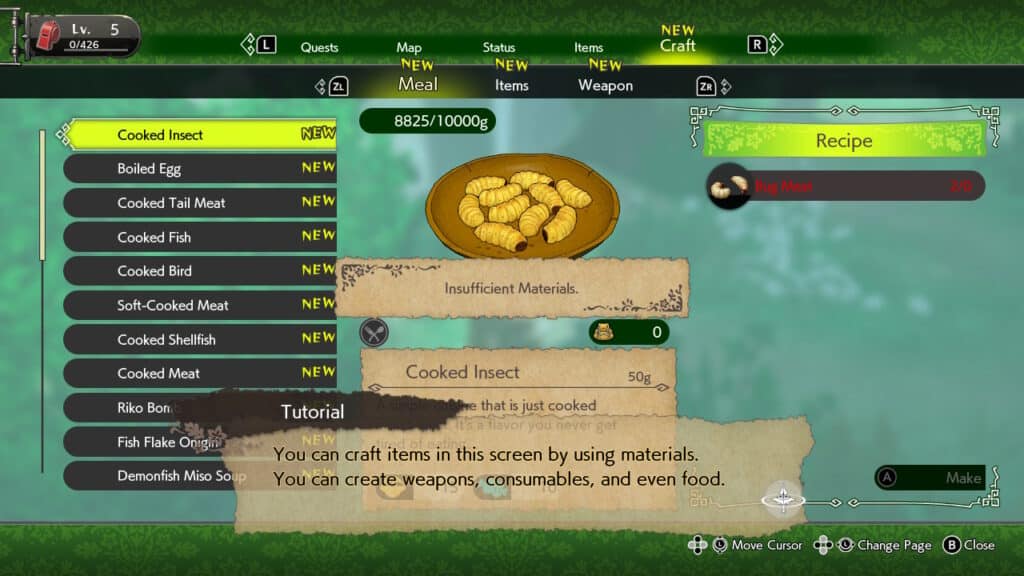
Task: Go to the Items top tab
Action: (588, 47)
